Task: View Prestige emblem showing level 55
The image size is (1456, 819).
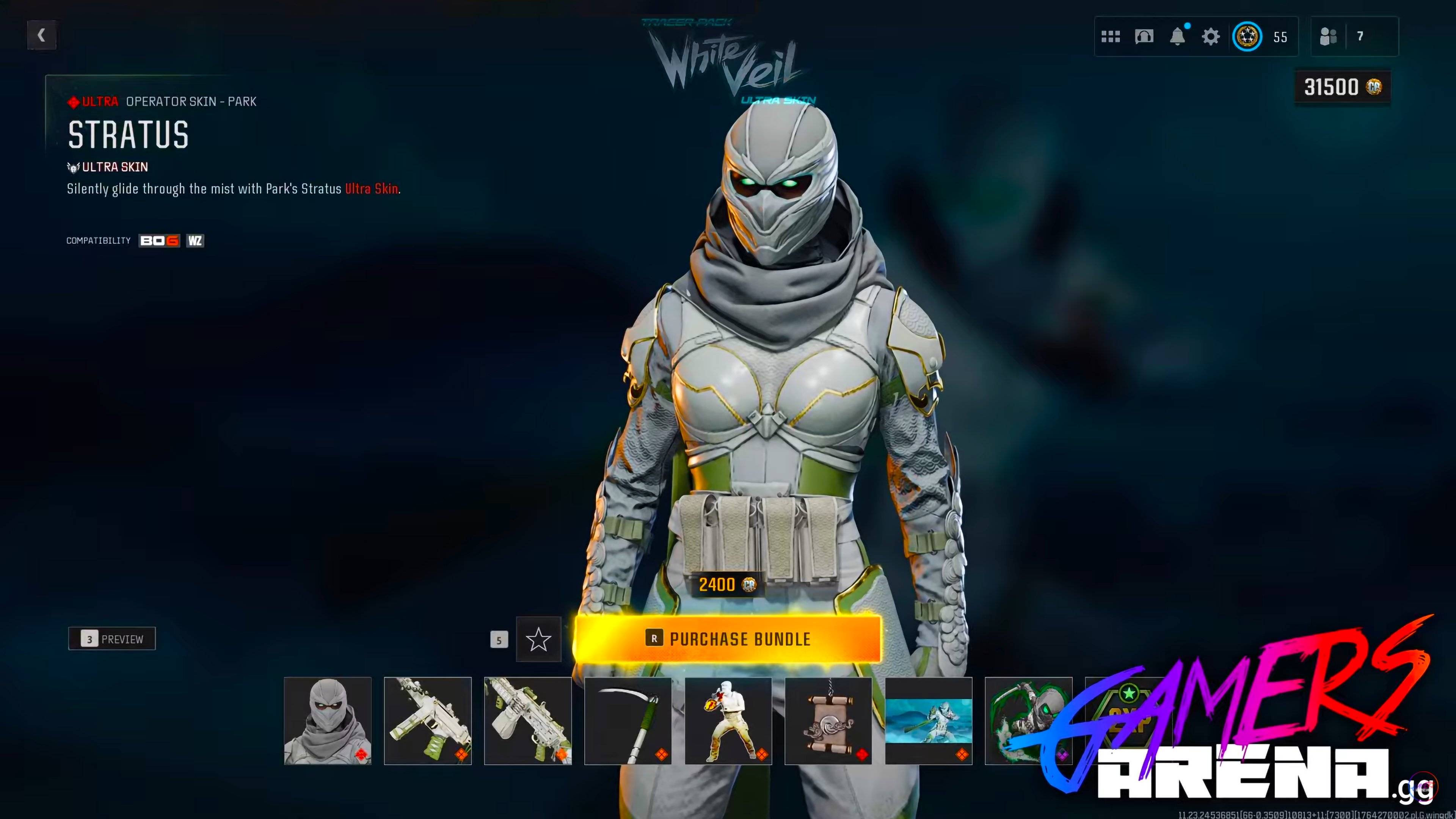Action: [1248, 36]
